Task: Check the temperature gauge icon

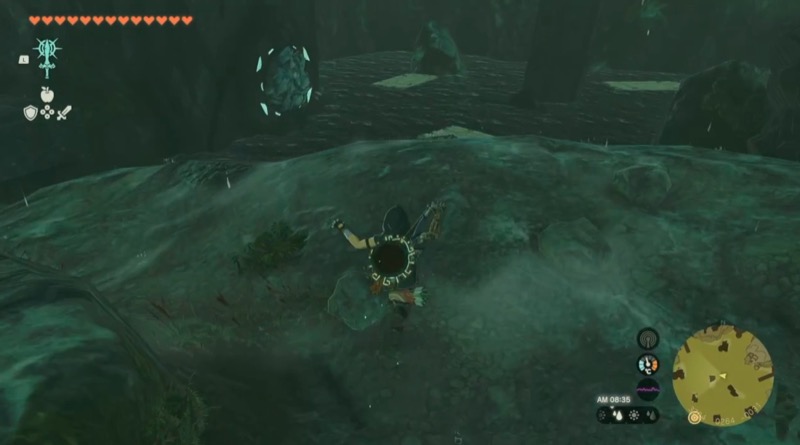Action: pyautogui.click(x=647, y=364)
